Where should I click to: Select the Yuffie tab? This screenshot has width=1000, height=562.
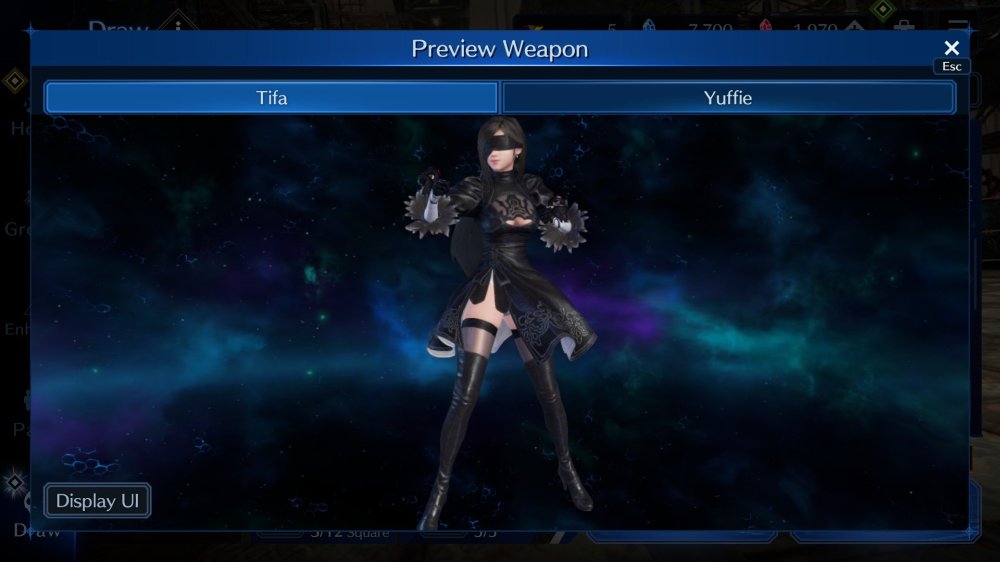727,98
